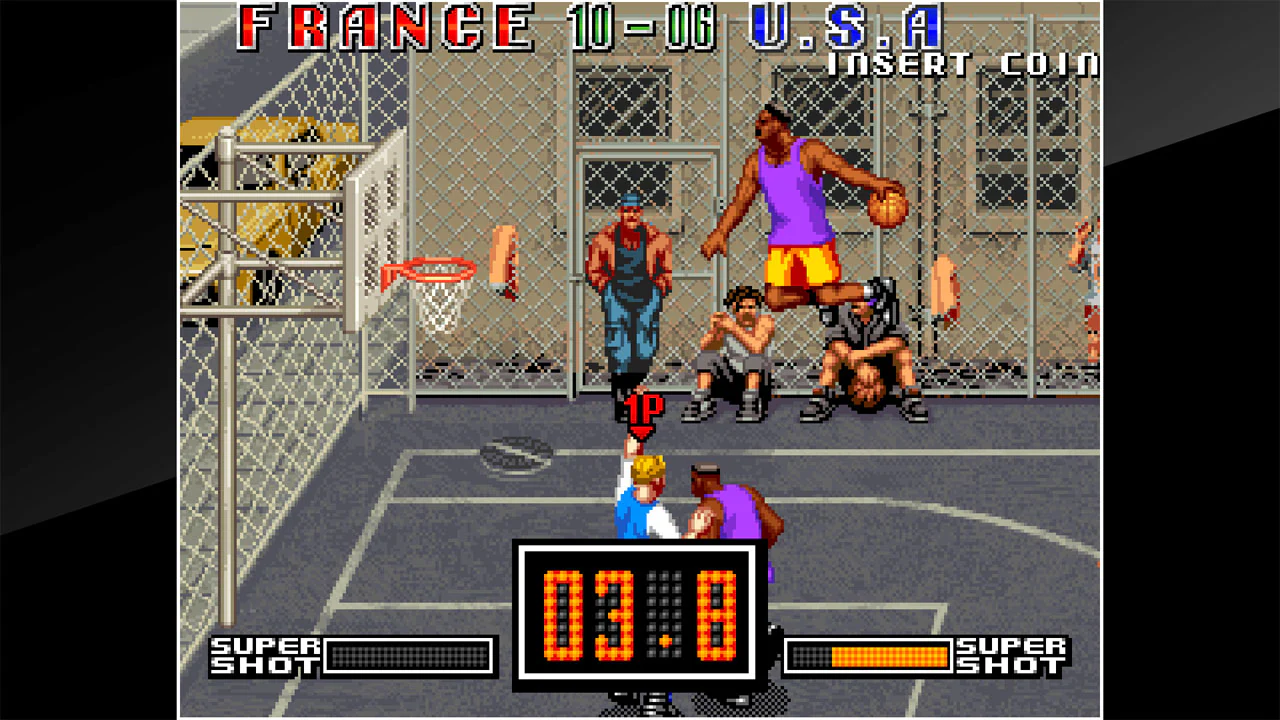Click the basketball hoop with red rim

click(438, 270)
